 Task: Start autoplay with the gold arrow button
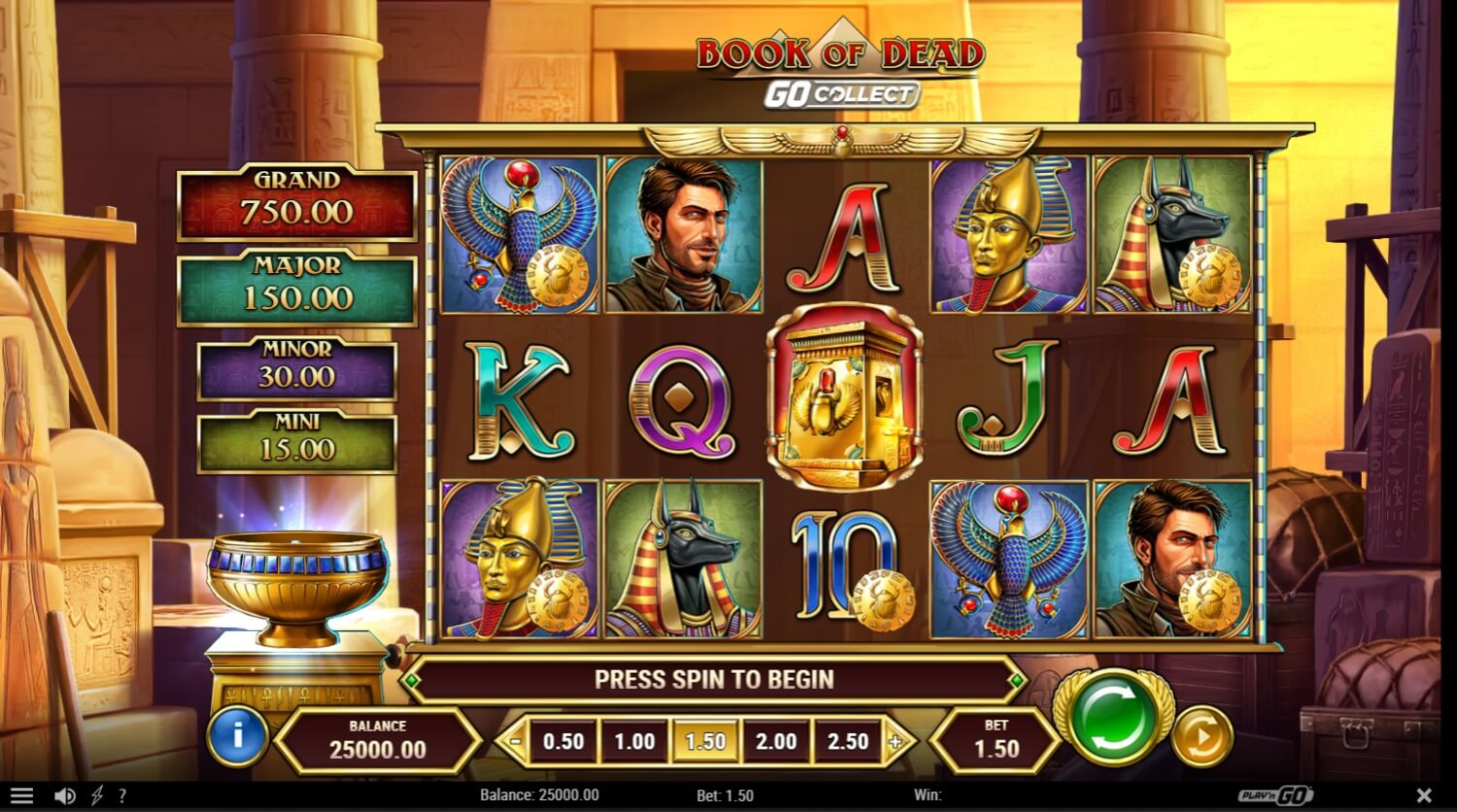tap(1202, 737)
